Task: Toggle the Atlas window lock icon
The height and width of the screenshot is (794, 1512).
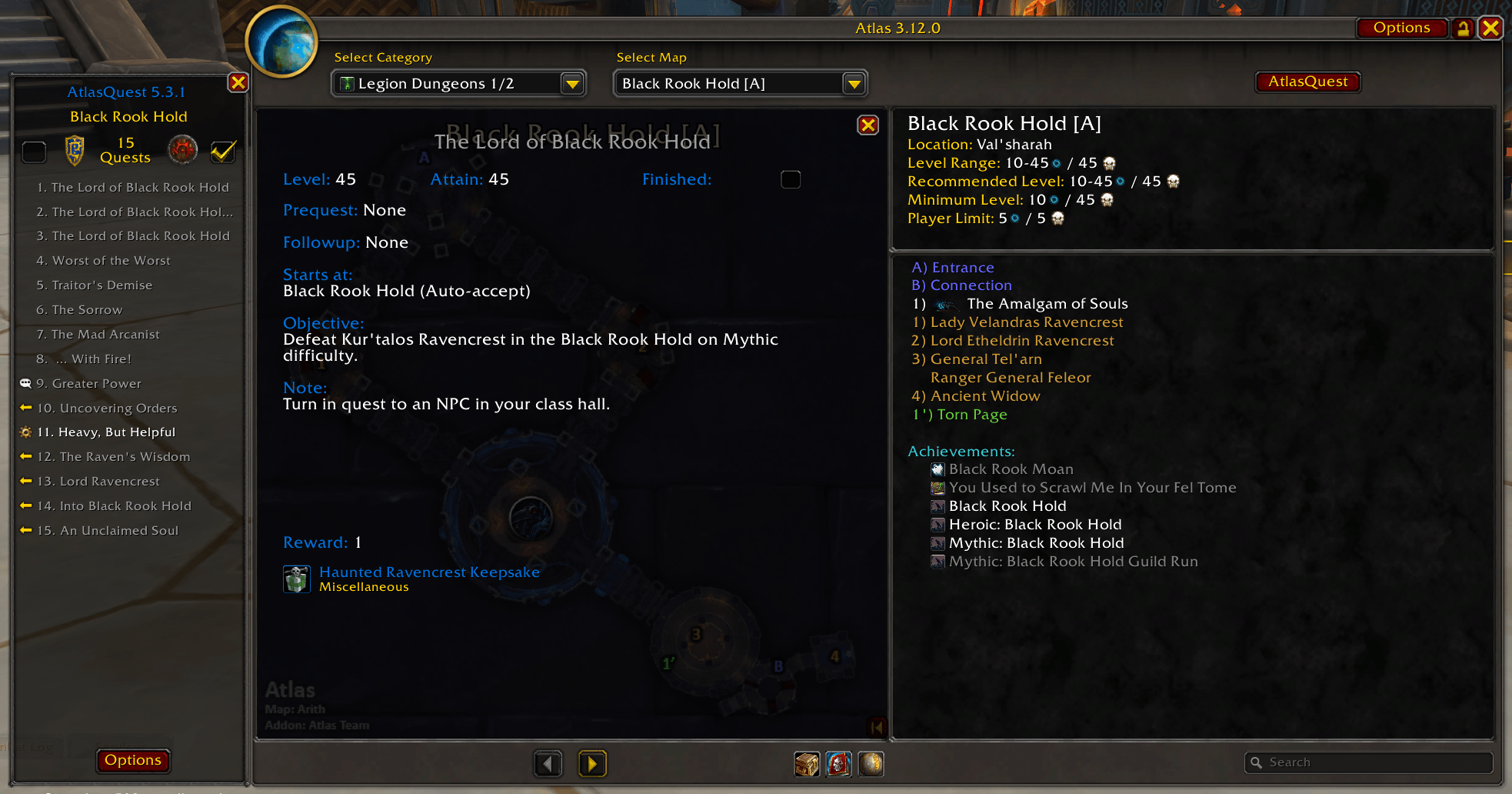Action: coord(1463,28)
